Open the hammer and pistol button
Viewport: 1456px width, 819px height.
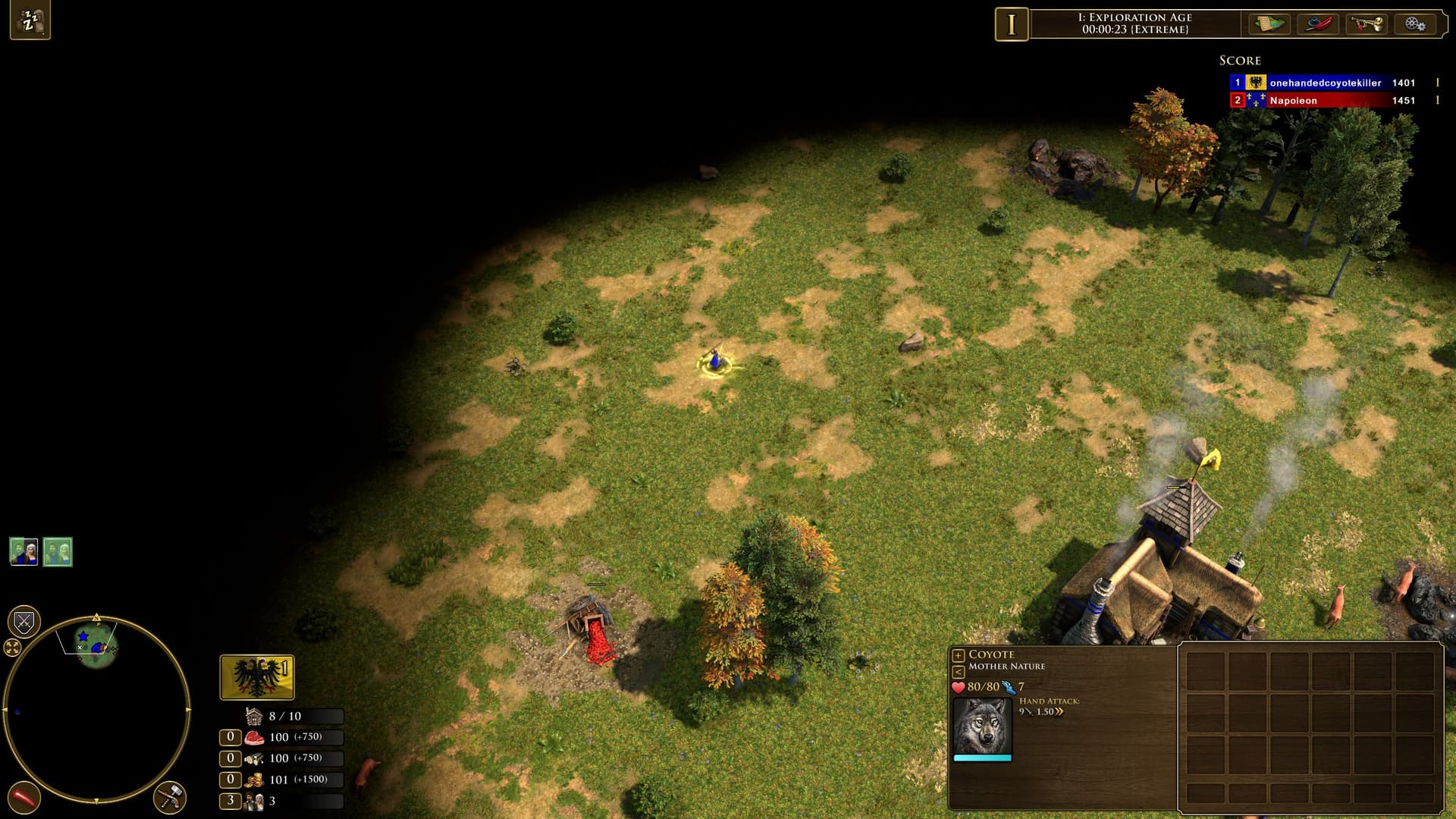click(170, 798)
